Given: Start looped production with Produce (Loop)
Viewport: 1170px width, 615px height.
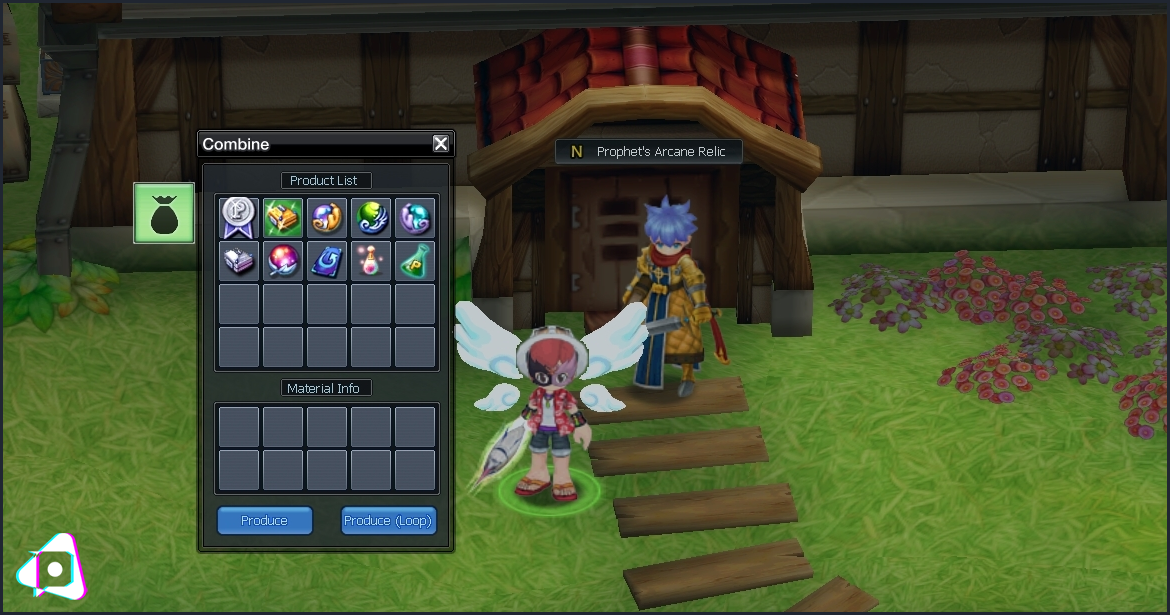Looking at the screenshot, I should coord(388,521).
